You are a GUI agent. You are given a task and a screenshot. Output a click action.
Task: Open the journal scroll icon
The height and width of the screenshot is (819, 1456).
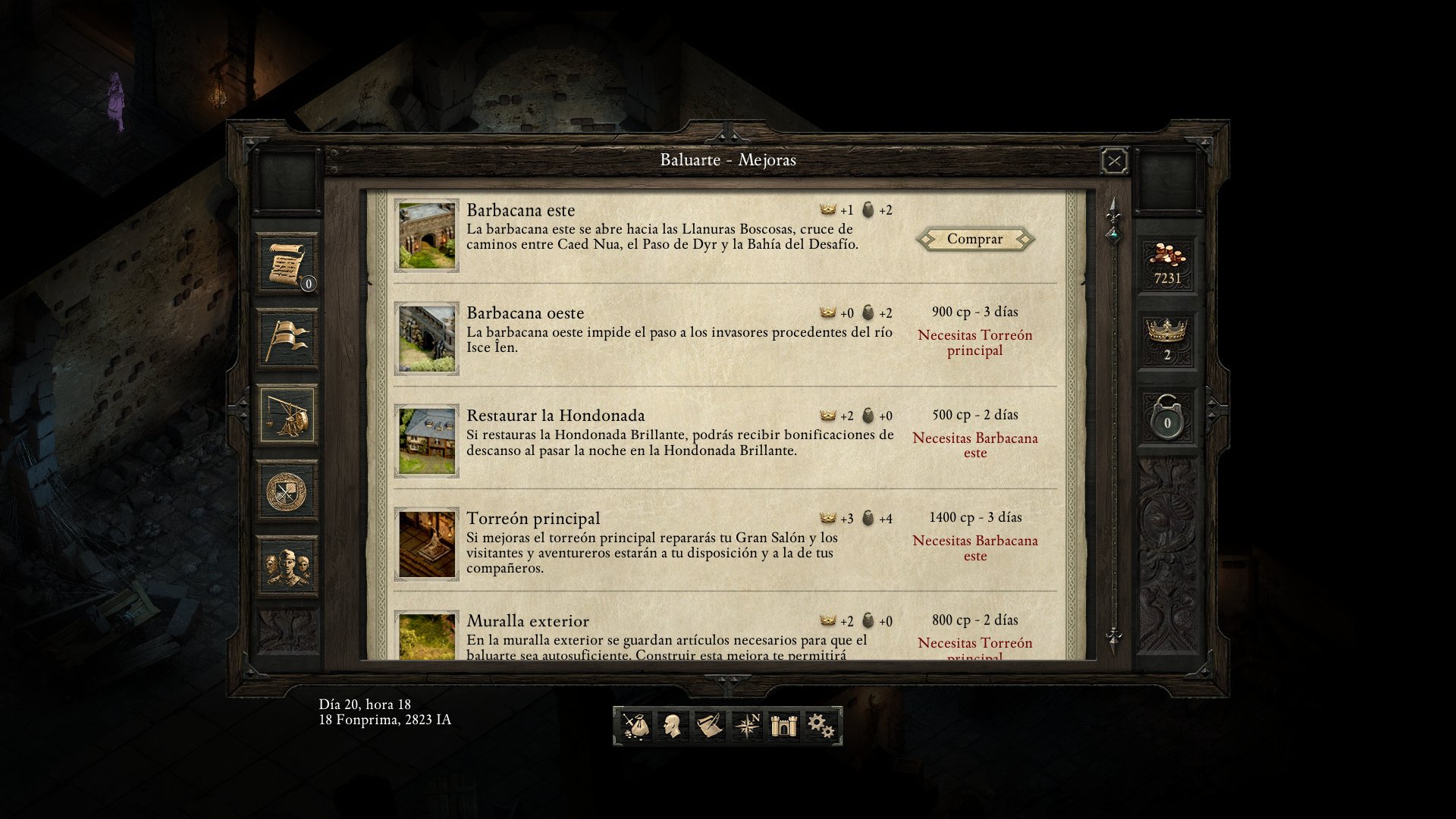(711, 724)
